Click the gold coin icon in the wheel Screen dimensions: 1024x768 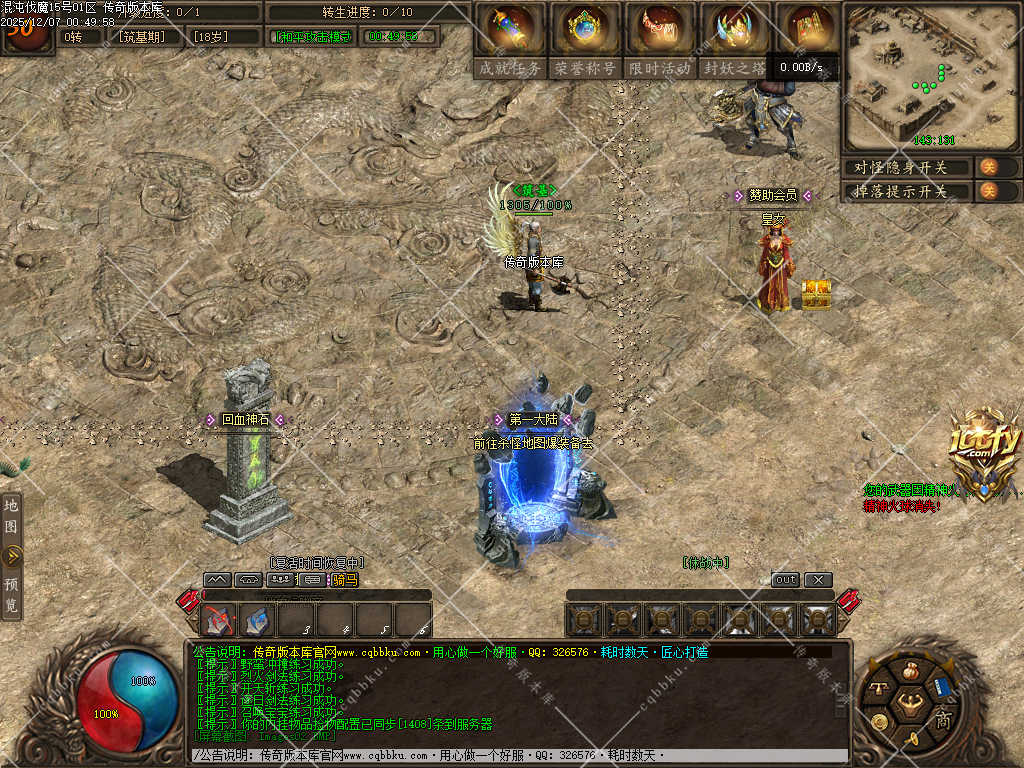tap(879, 721)
